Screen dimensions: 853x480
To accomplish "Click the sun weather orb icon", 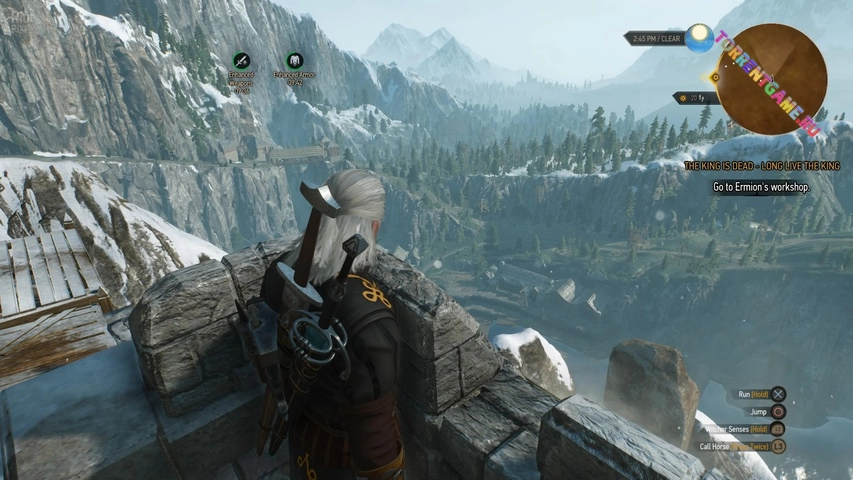I will [699, 38].
